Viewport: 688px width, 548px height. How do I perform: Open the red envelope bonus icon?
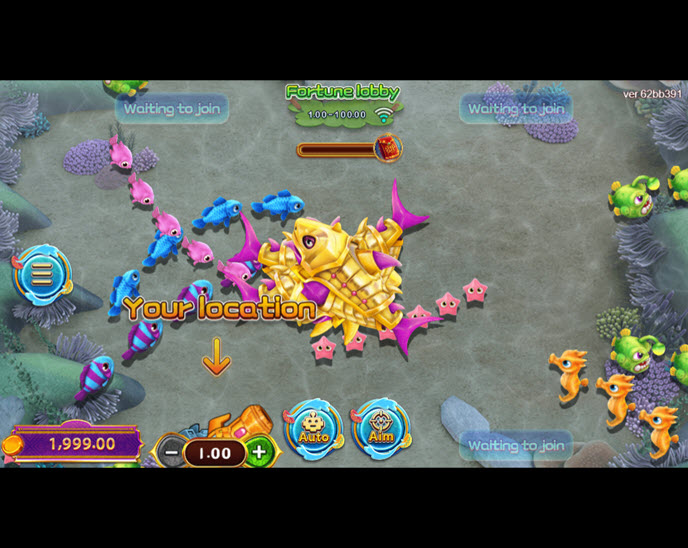click(387, 149)
